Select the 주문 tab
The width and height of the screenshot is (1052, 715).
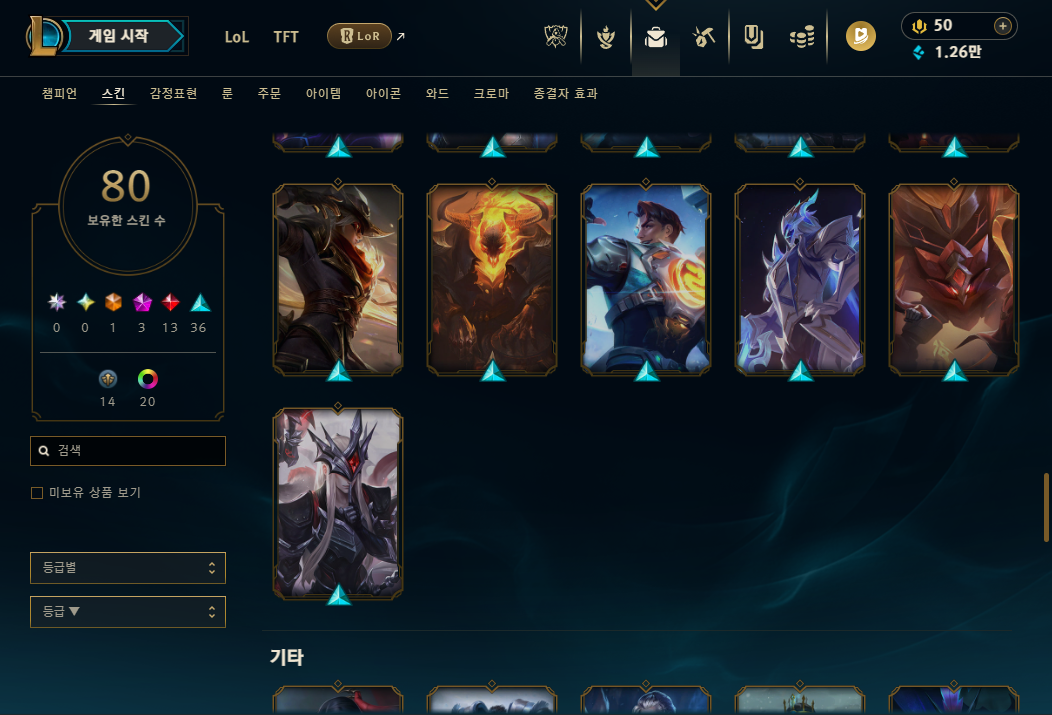click(269, 94)
